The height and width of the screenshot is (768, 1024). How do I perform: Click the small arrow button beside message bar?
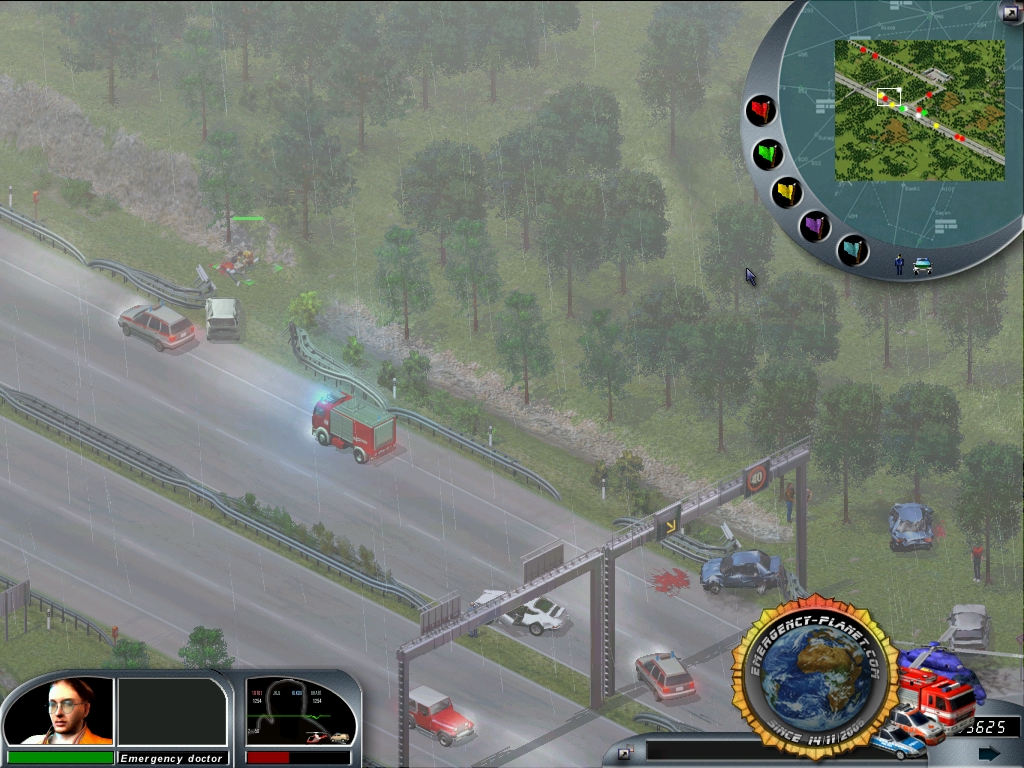click(624, 752)
